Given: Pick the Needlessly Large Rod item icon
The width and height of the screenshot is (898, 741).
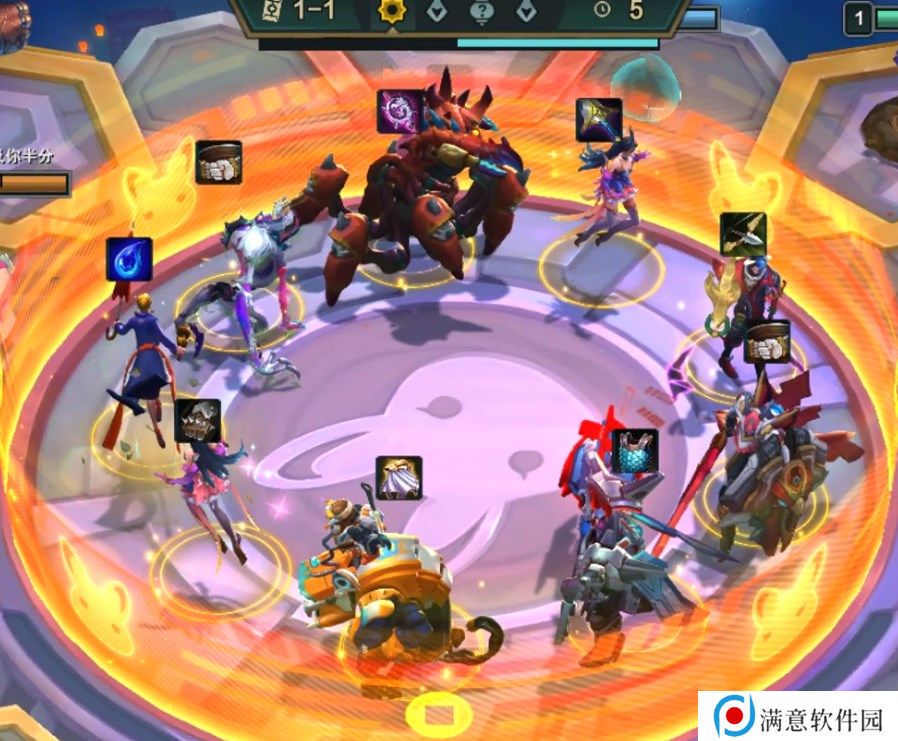Looking at the screenshot, I should [x=400, y=111].
